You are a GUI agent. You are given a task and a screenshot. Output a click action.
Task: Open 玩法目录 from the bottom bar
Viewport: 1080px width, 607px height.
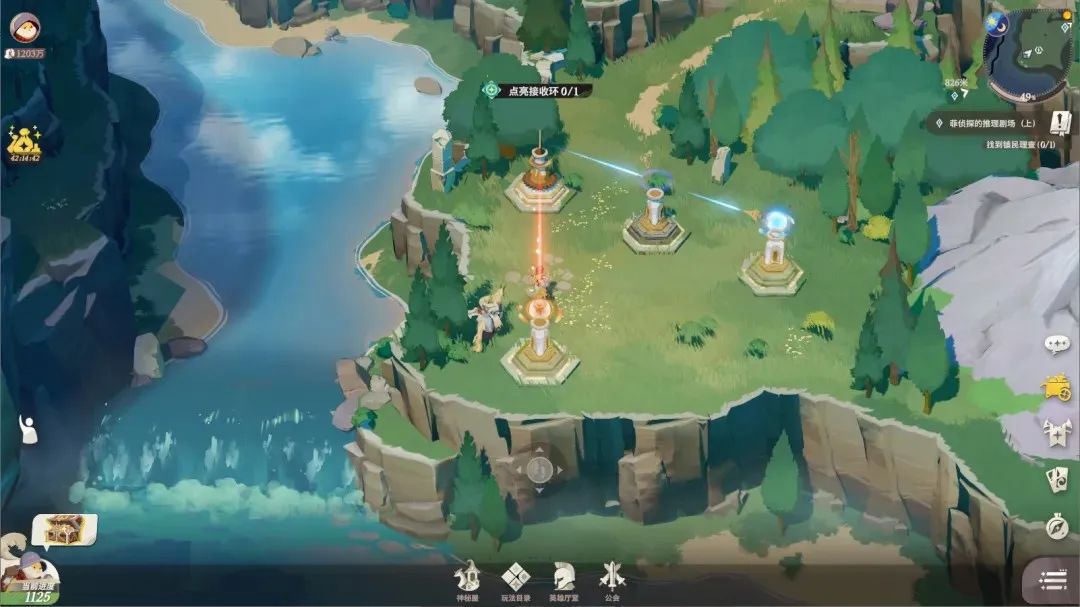coord(515,581)
